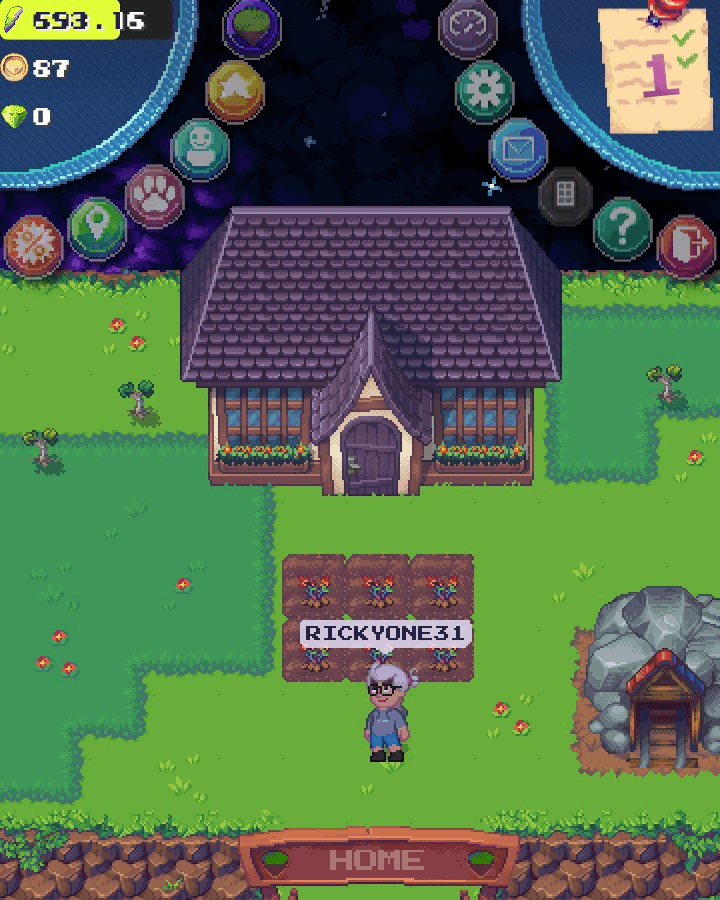Click the orange percent sale badge
Screen dimensions: 720x900
coord(33,246)
